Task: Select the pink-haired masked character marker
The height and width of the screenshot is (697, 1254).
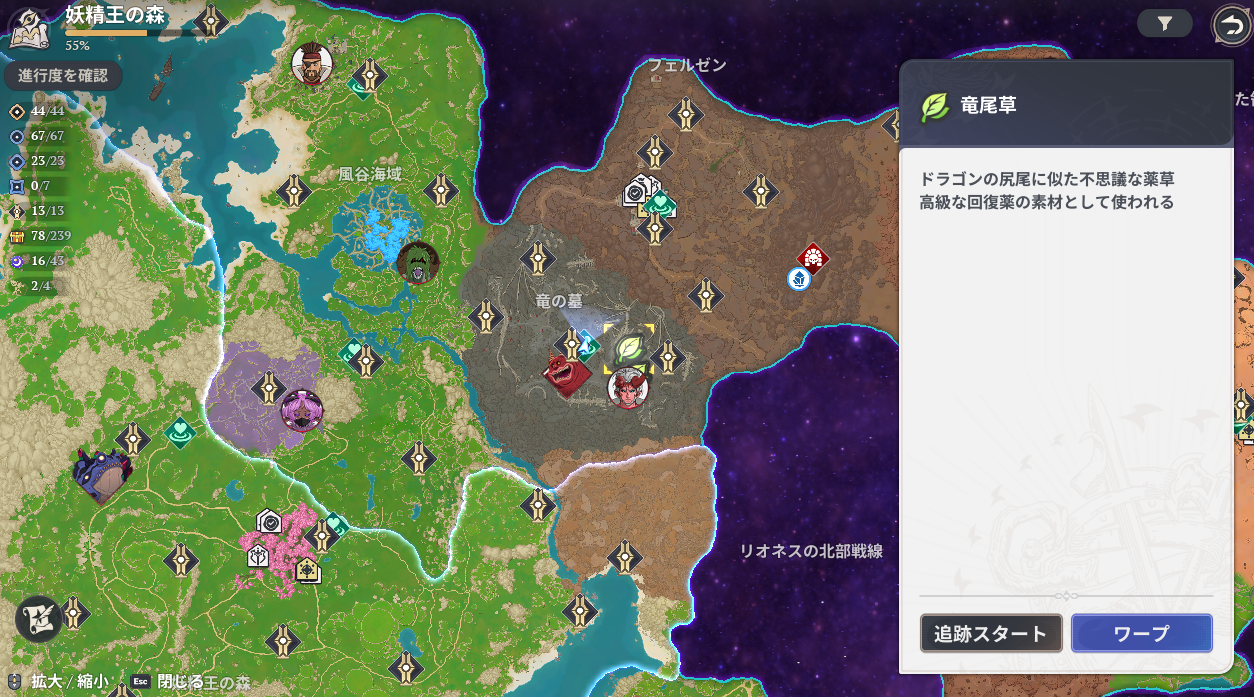Action: [301, 410]
